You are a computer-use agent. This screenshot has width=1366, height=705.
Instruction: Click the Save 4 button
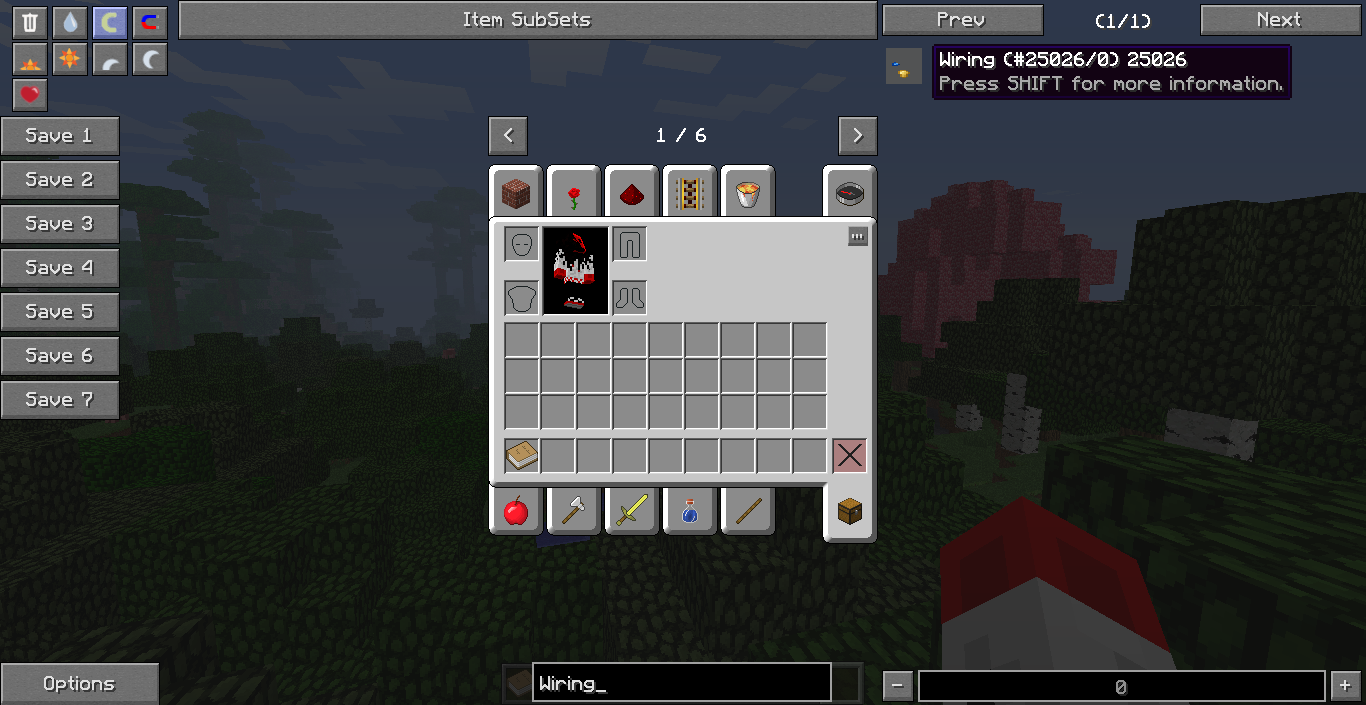(60, 268)
